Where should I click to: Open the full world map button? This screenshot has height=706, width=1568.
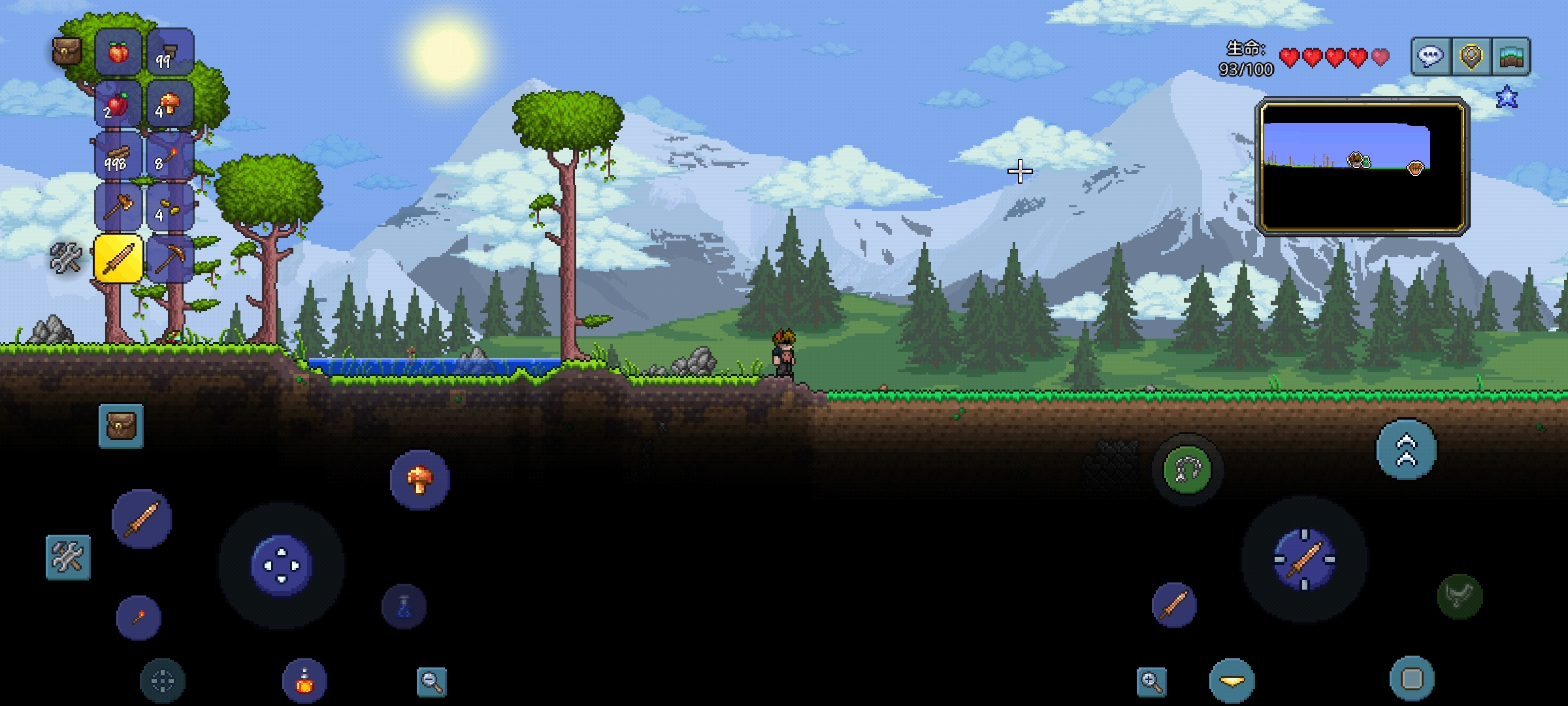click(x=1512, y=57)
